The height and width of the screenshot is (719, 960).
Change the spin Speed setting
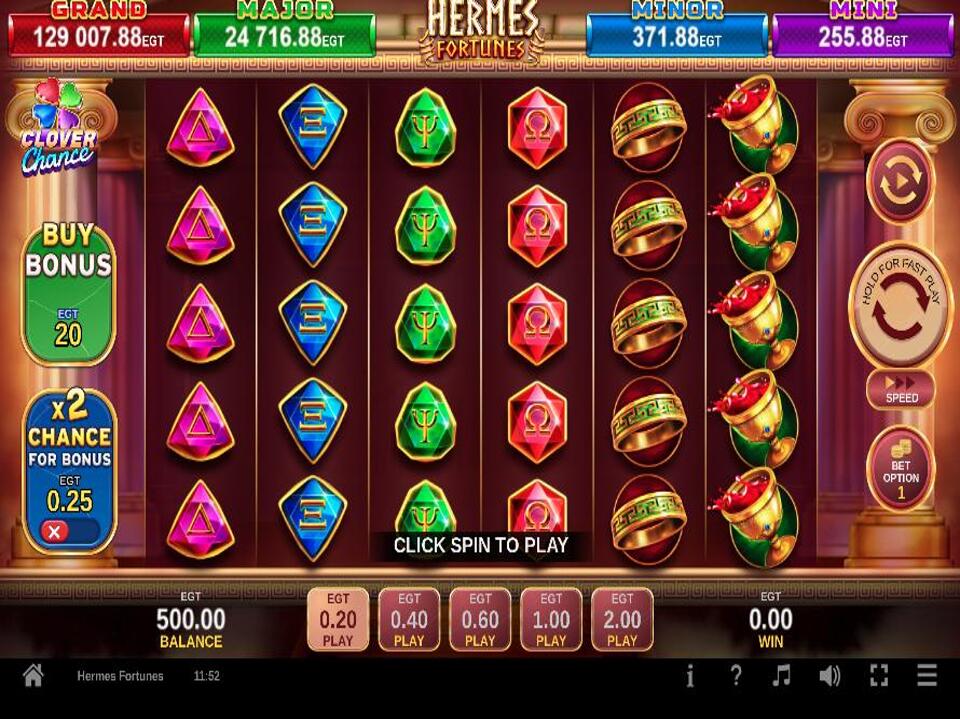tap(900, 389)
